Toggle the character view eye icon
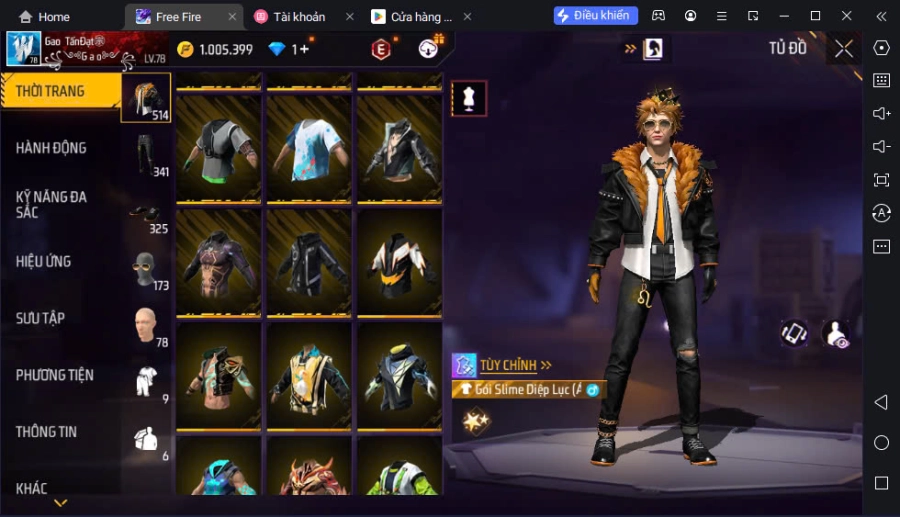The image size is (900, 517). (x=836, y=335)
